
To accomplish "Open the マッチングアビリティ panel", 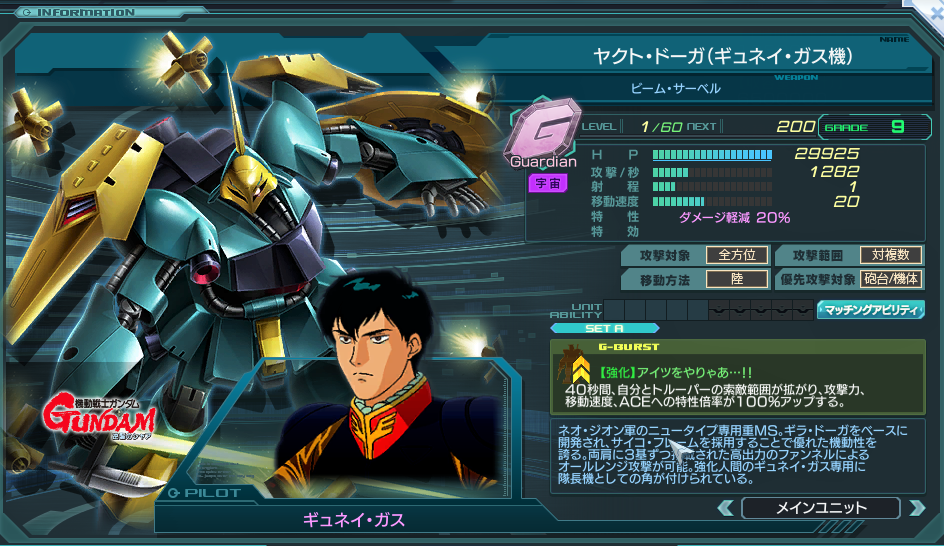I will pos(870,310).
